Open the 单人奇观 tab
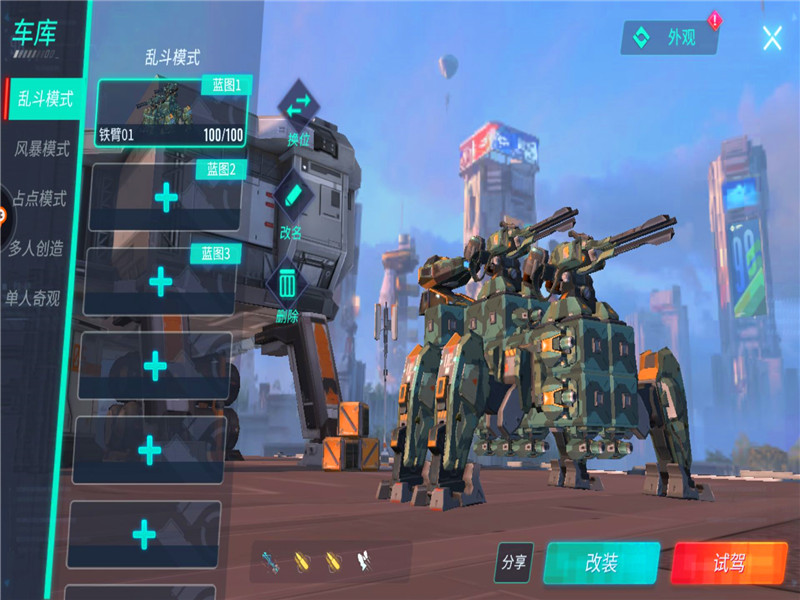The width and height of the screenshot is (800, 600). [x=32, y=298]
